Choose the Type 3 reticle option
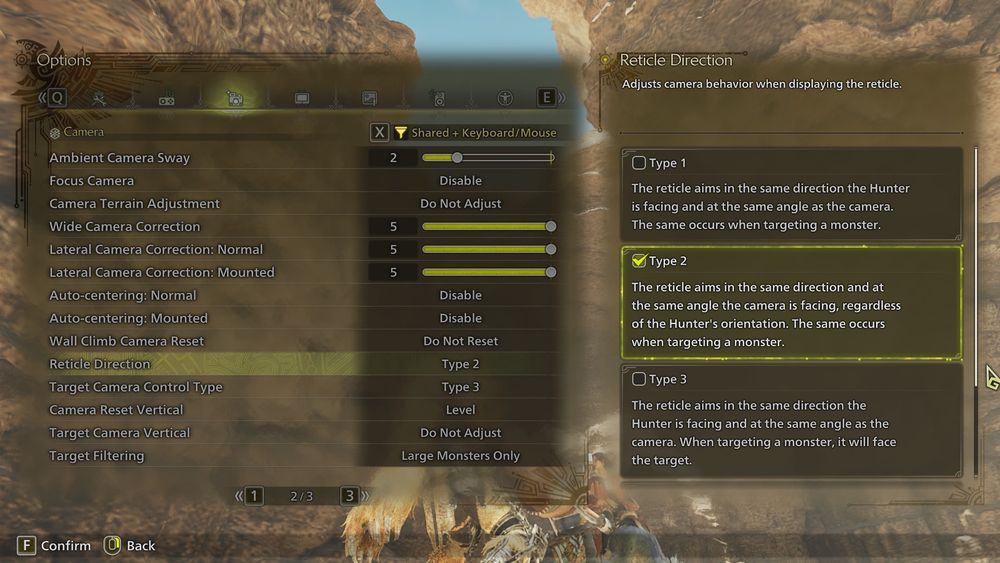 (639, 379)
